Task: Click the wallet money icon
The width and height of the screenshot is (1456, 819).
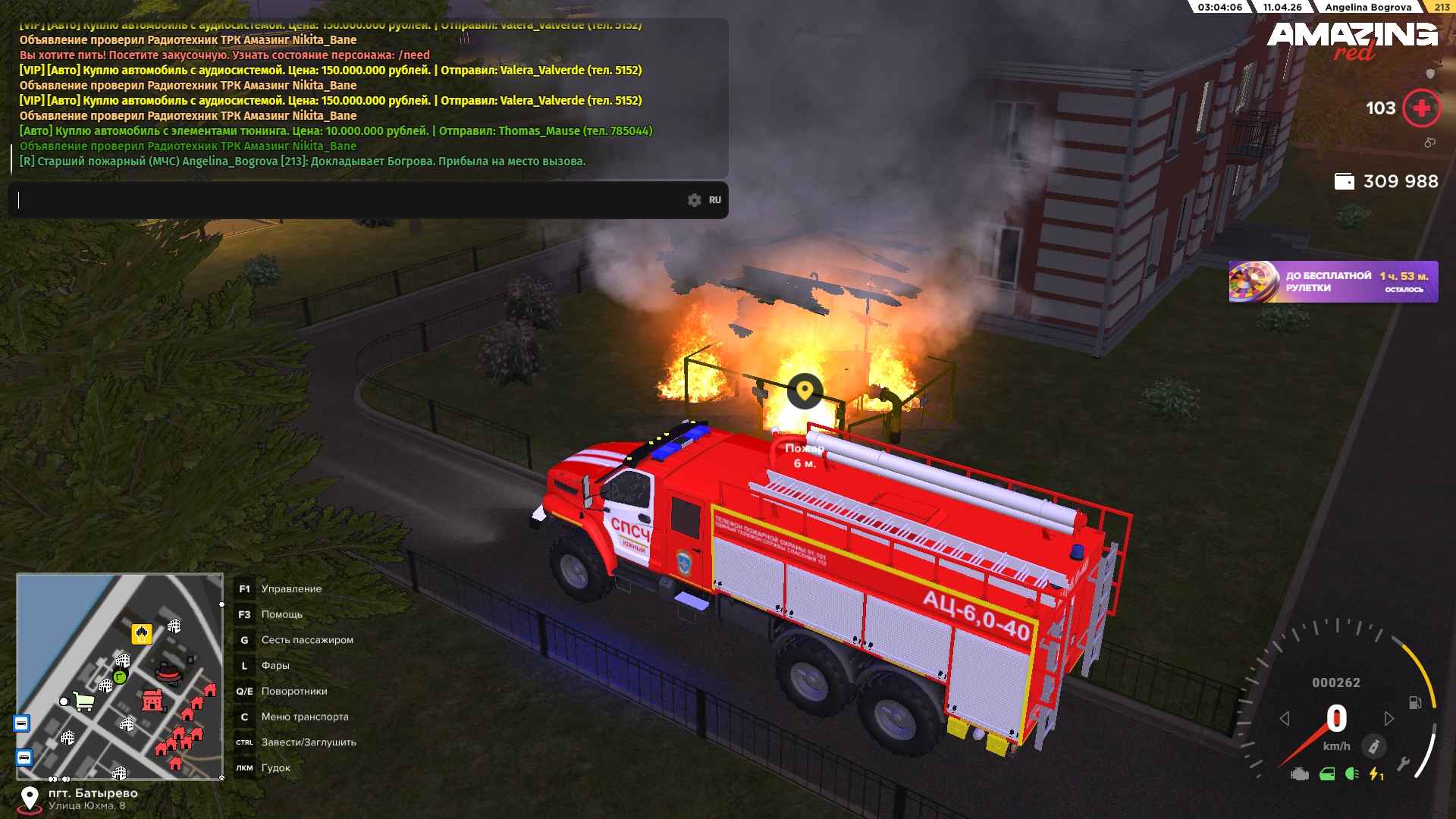Action: tap(1344, 182)
